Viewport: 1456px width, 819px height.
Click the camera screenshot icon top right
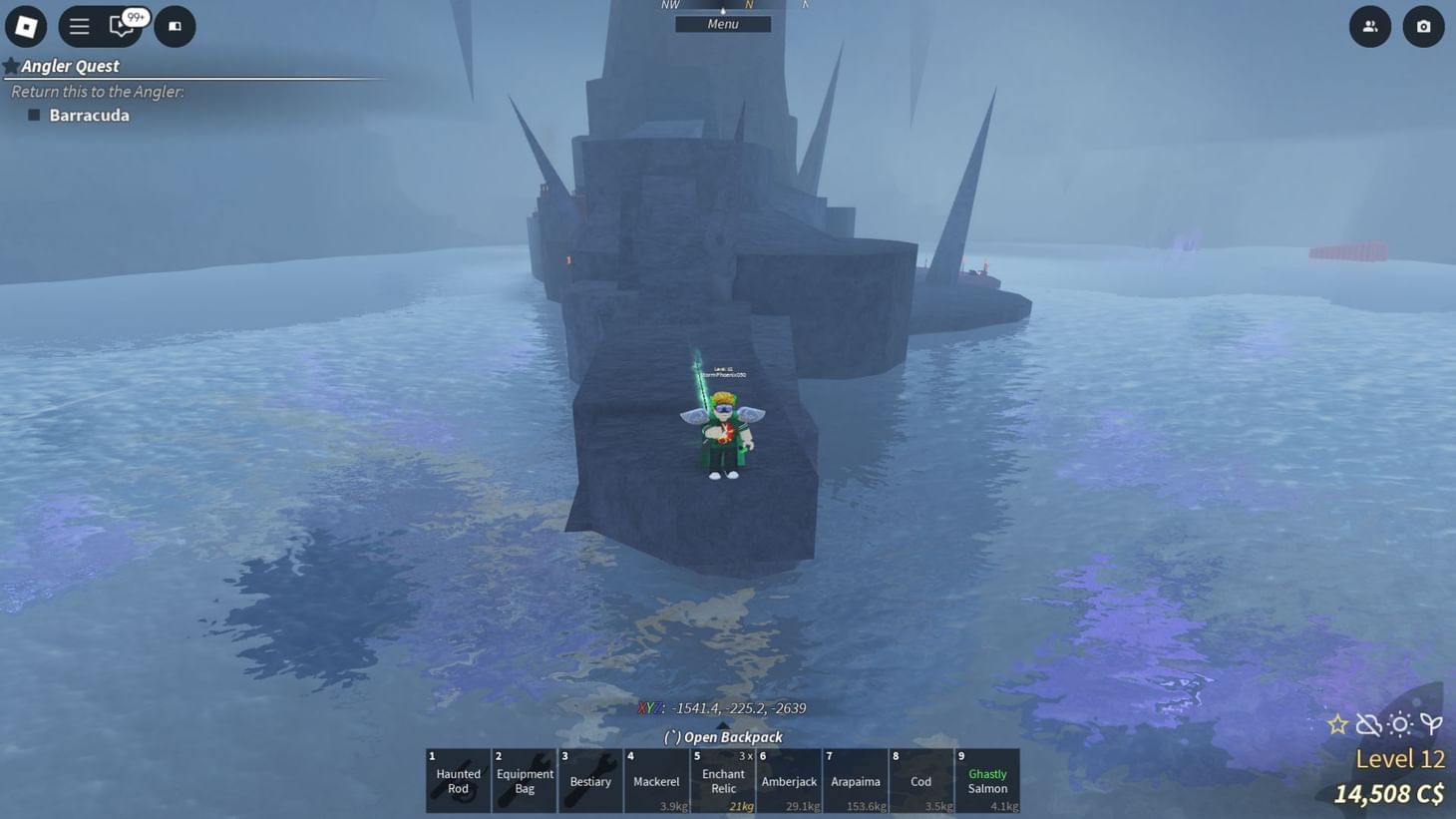(x=1423, y=26)
